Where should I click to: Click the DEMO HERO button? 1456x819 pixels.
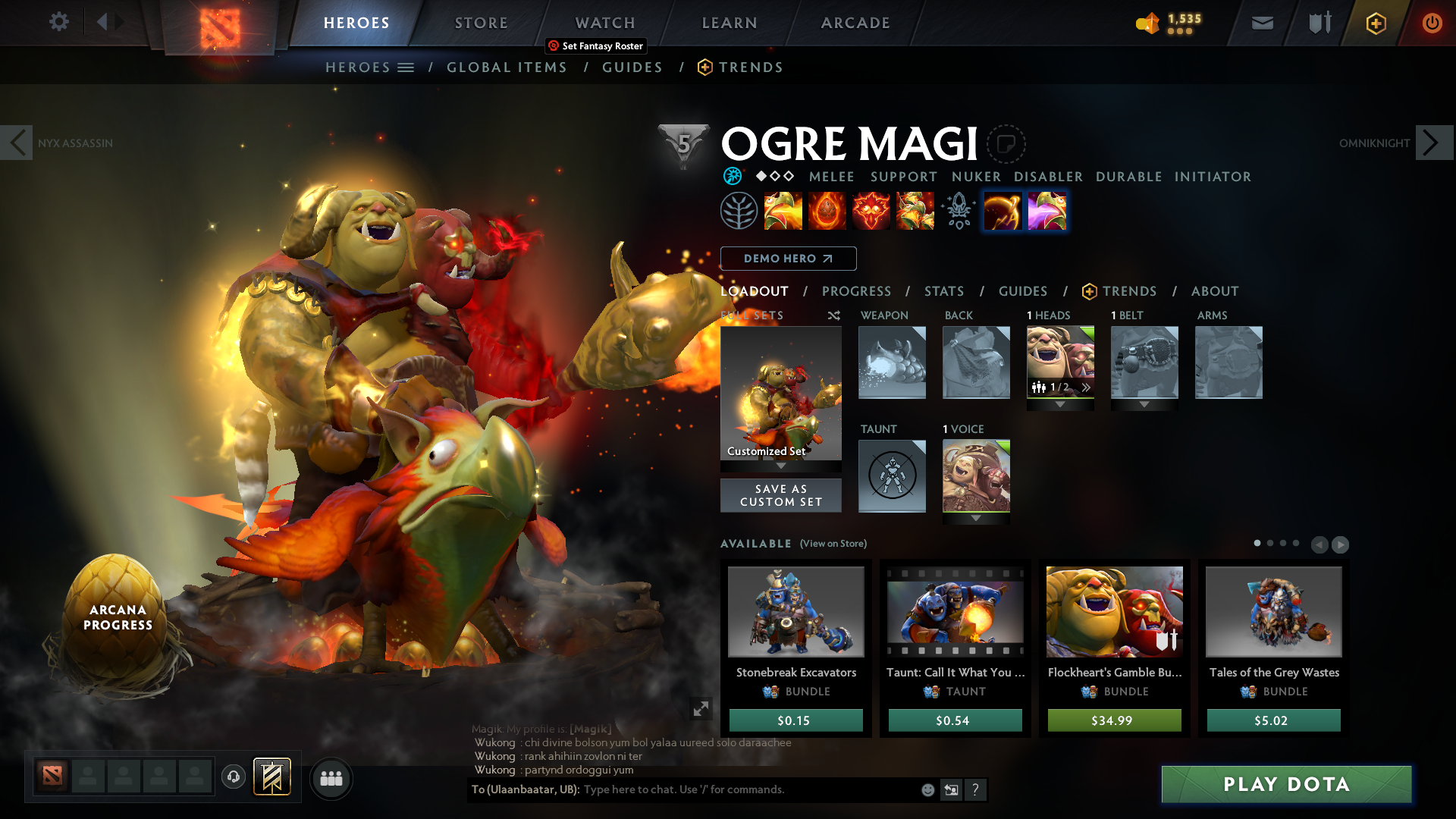tap(789, 259)
